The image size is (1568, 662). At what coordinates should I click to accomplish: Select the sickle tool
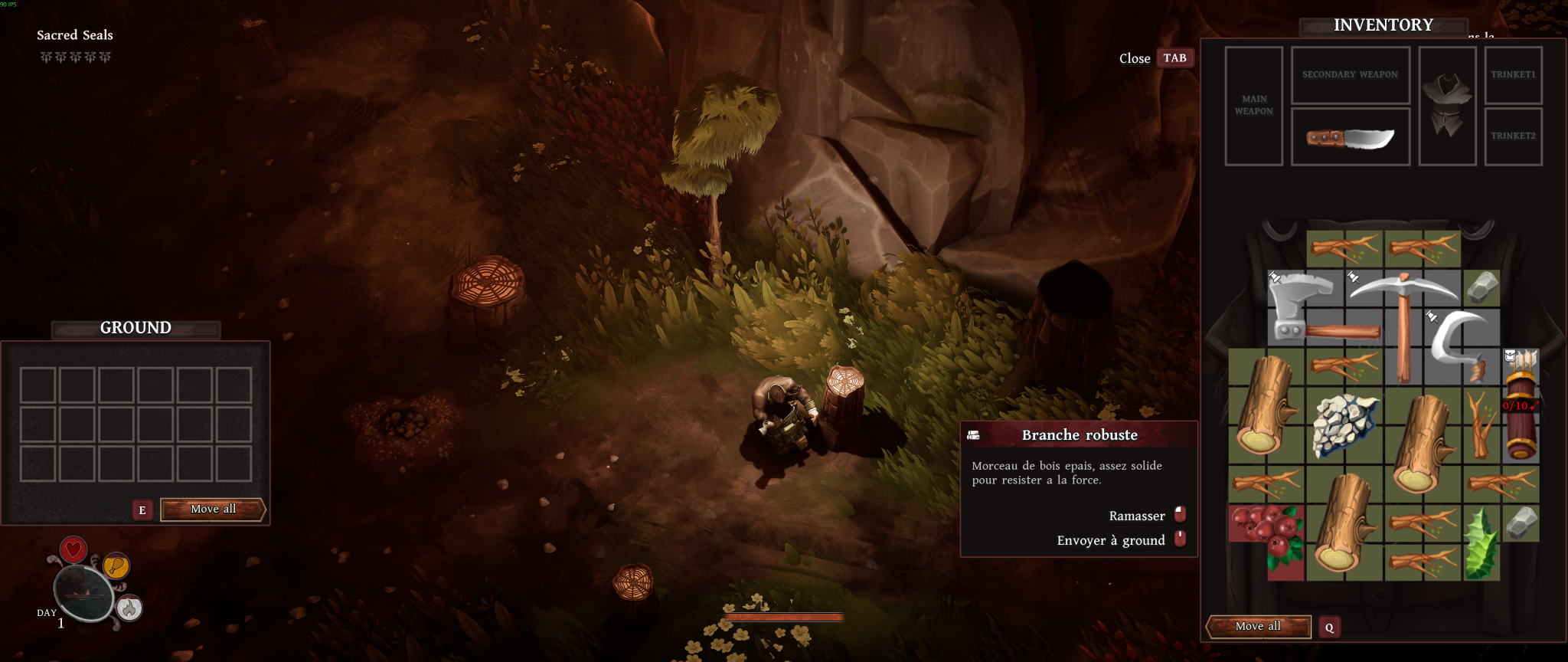pyautogui.click(x=1460, y=342)
